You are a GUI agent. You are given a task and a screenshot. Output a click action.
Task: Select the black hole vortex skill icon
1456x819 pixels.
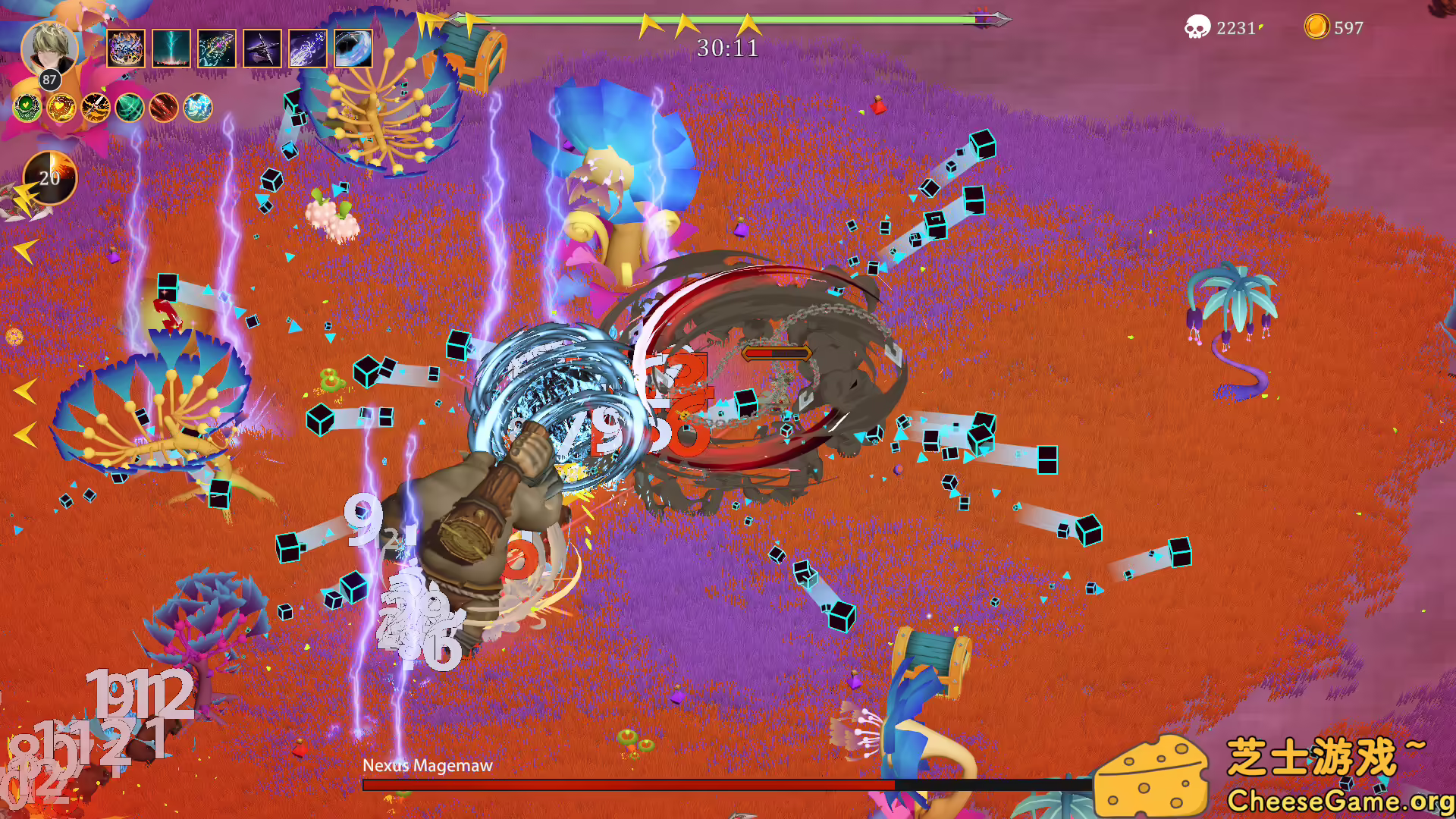(353, 48)
